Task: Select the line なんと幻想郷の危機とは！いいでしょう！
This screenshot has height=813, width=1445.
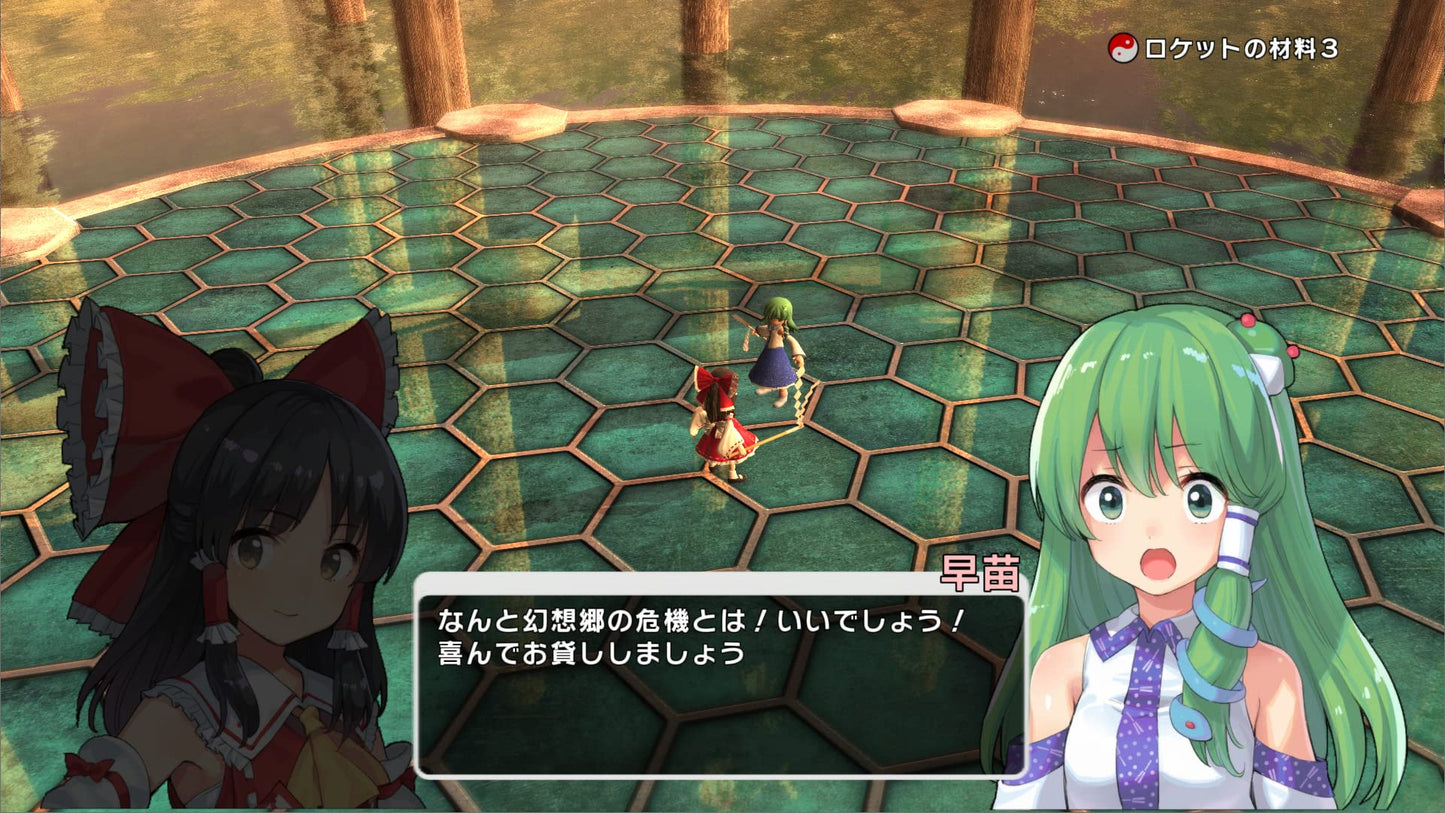Action: click(698, 620)
